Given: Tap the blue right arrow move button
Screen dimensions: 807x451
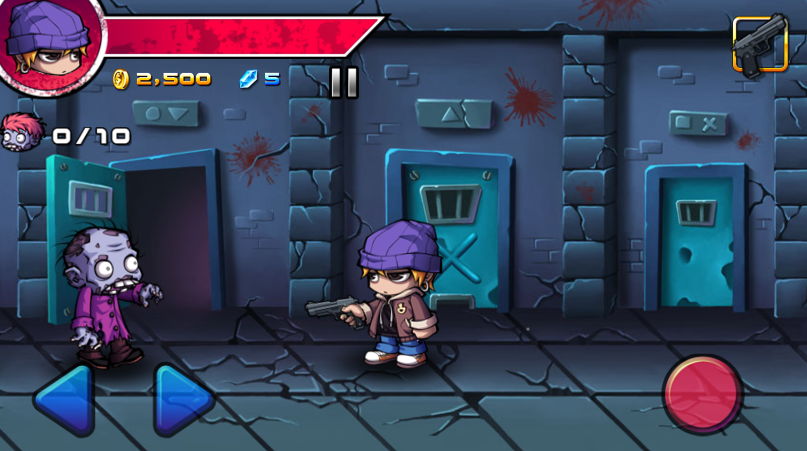Looking at the screenshot, I should 182,400.
